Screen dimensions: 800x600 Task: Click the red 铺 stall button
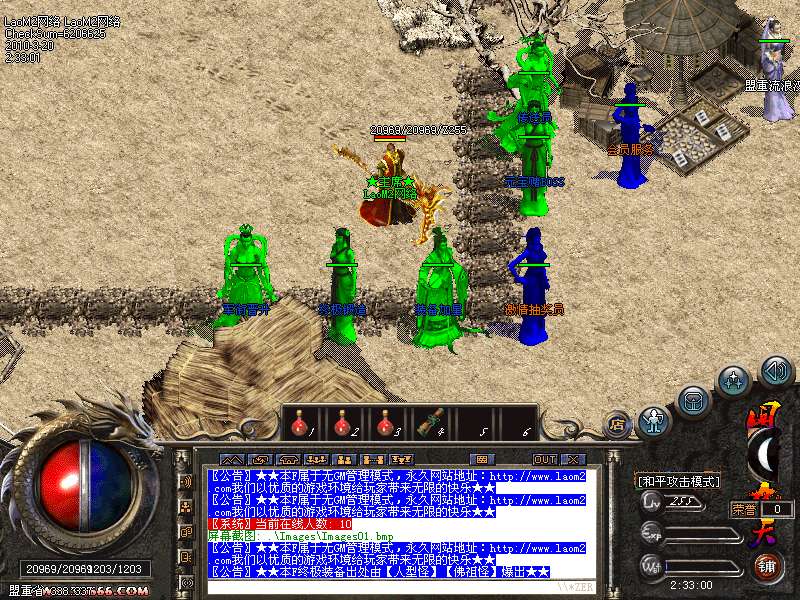pyautogui.click(x=769, y=567)
